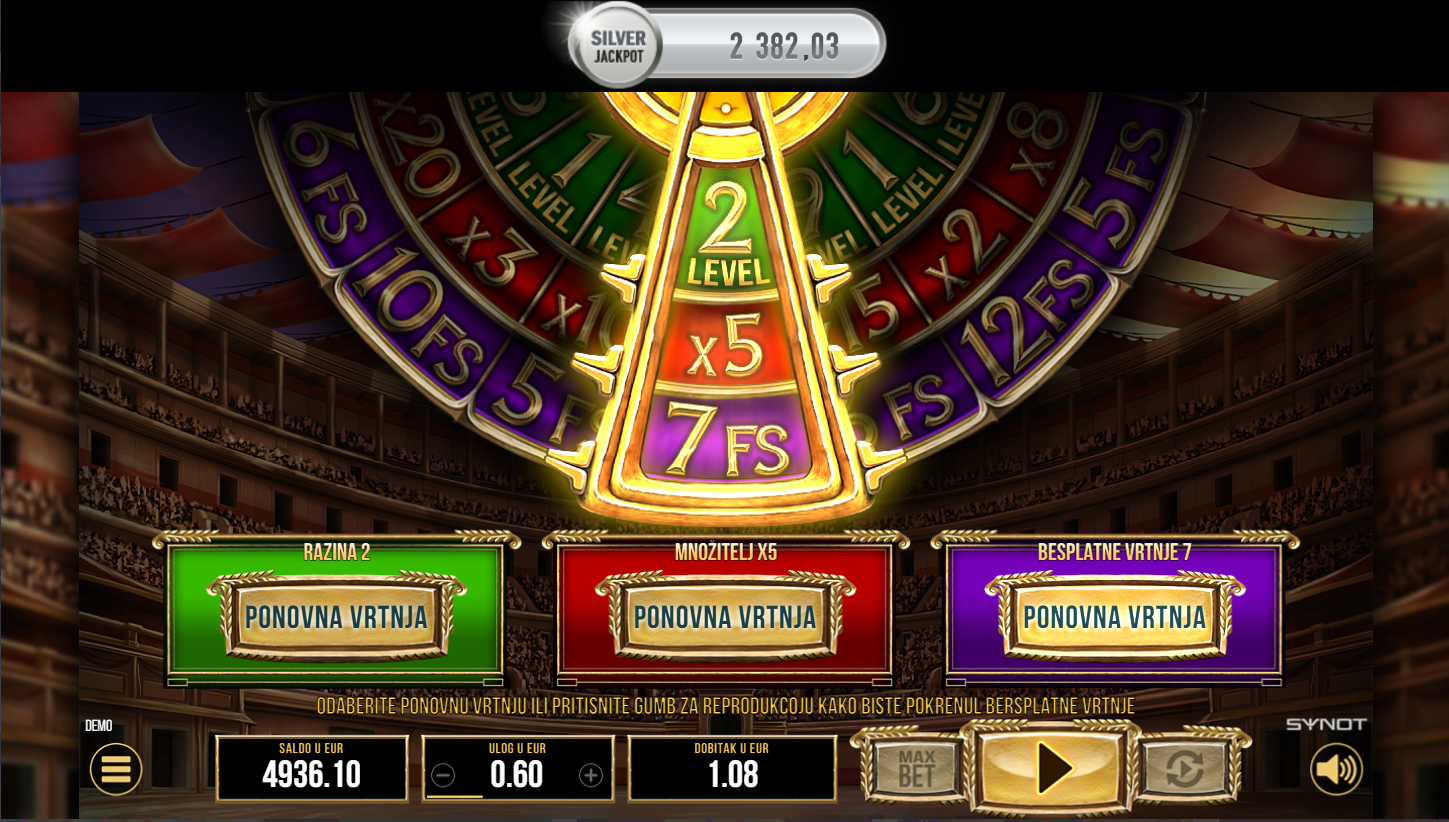
Task: Respin the green Razina 2 level
Action: coord(336,617)
